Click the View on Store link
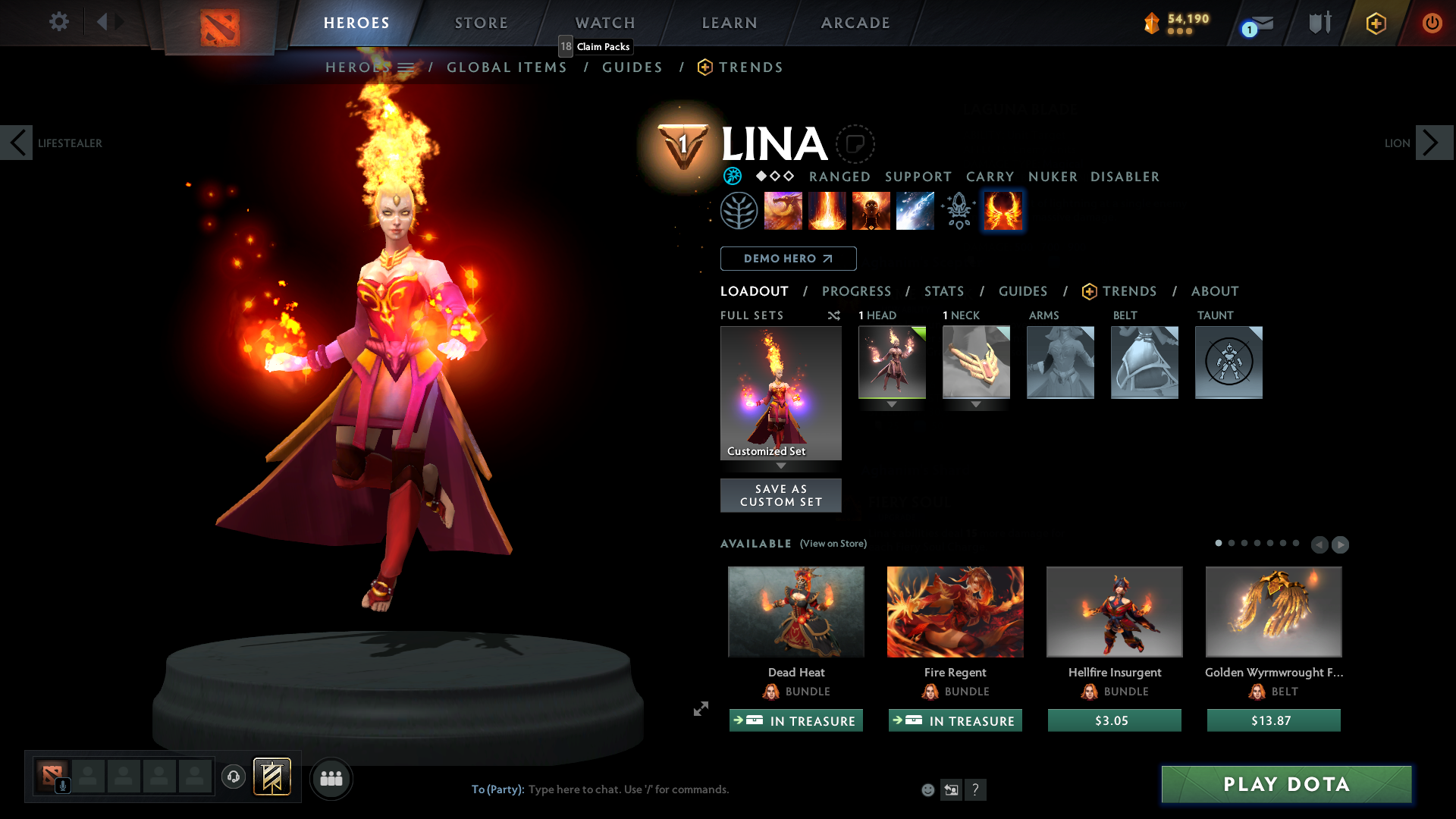The height and width of the screenshot is (819, 1456). click(833, 544)
